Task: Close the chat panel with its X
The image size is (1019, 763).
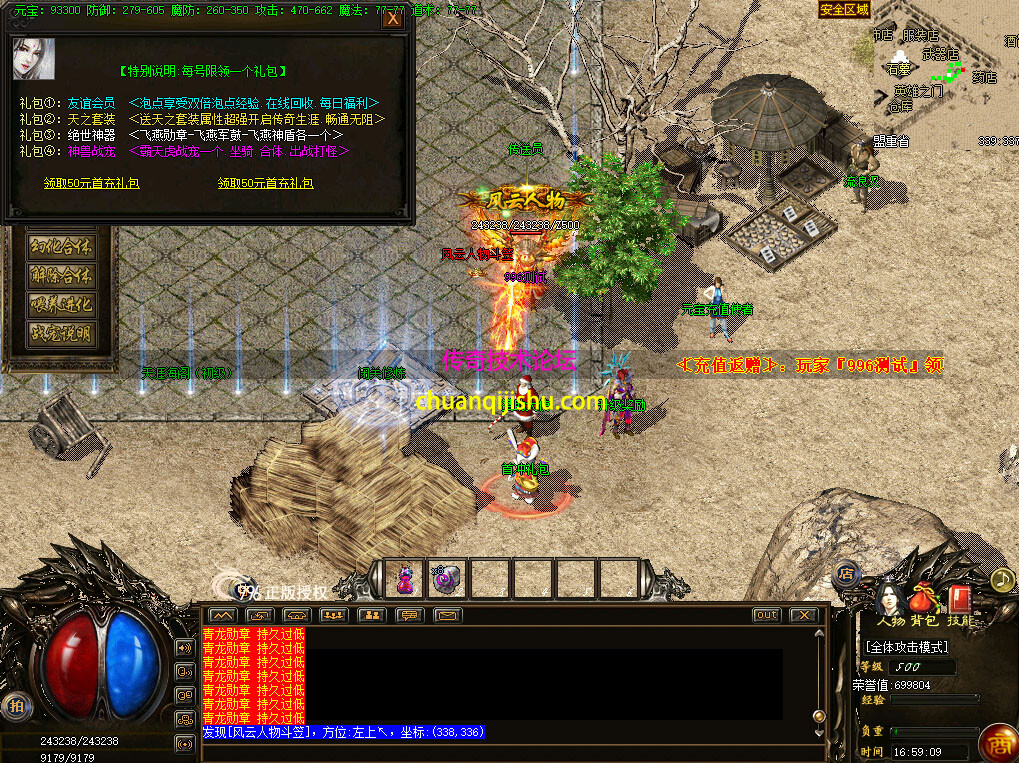Action: 803,615
